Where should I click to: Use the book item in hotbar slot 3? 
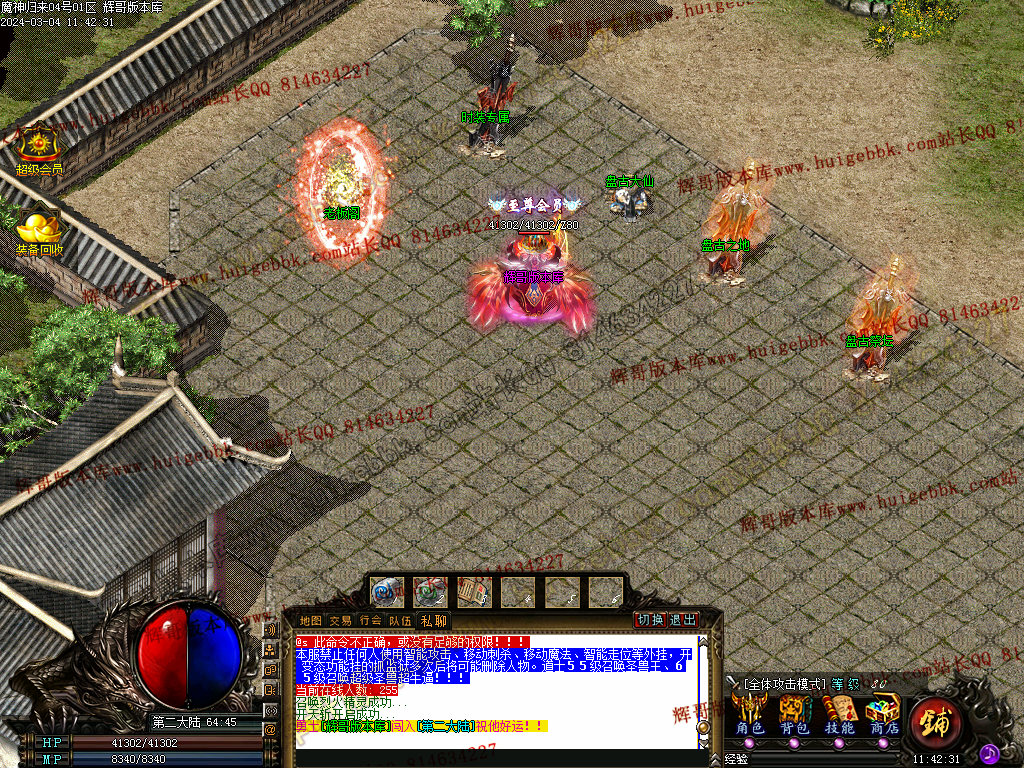coord(475,592)
